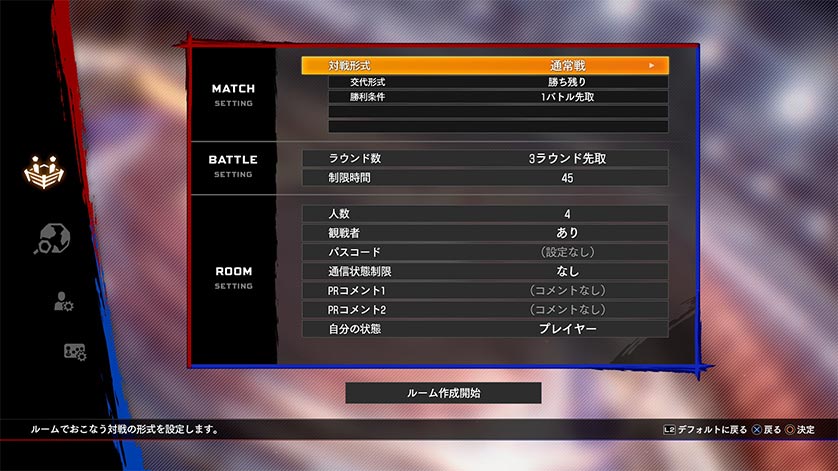Click the ルーム作成開始 create room button

[443, 393]
